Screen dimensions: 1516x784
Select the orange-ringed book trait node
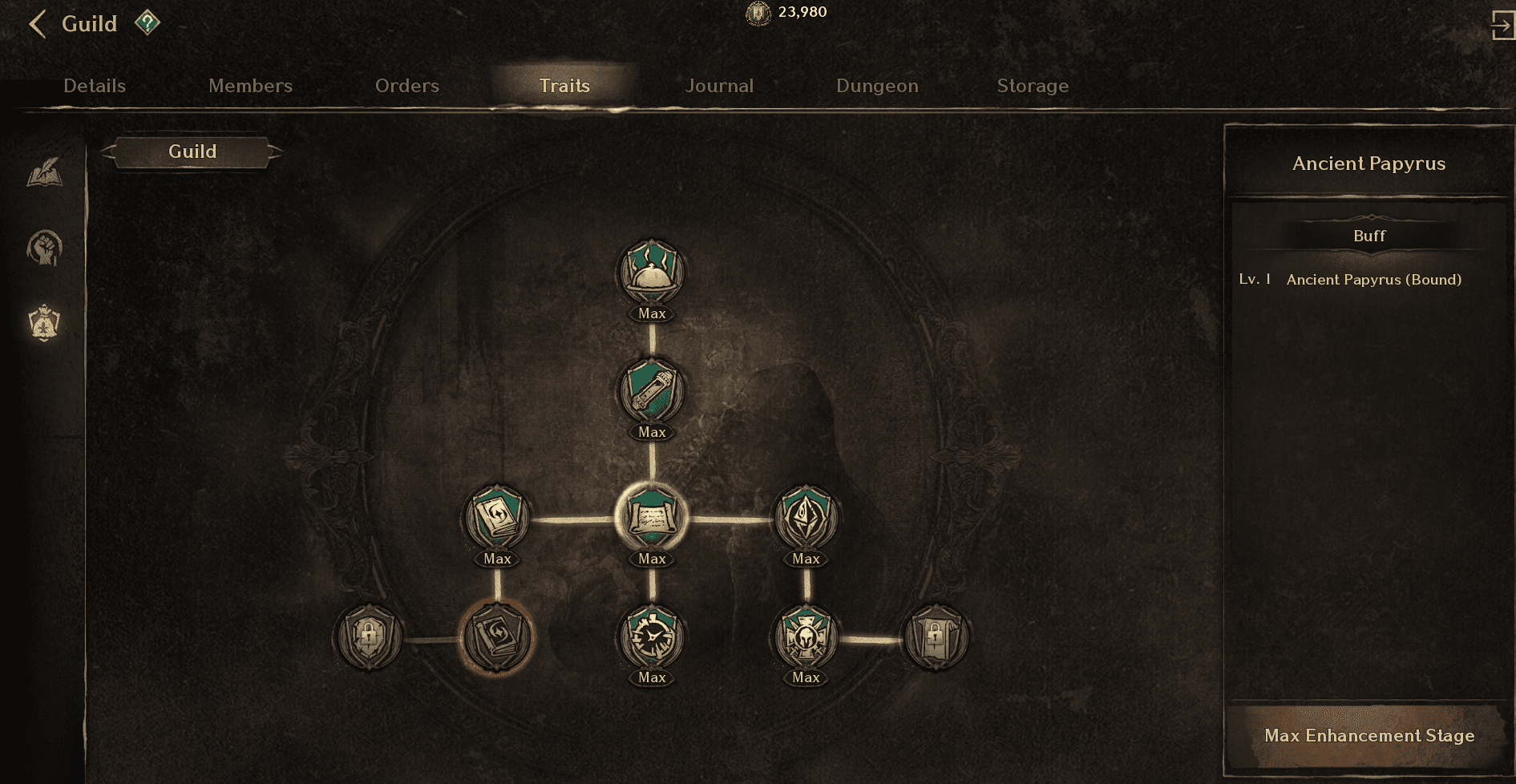497,637
